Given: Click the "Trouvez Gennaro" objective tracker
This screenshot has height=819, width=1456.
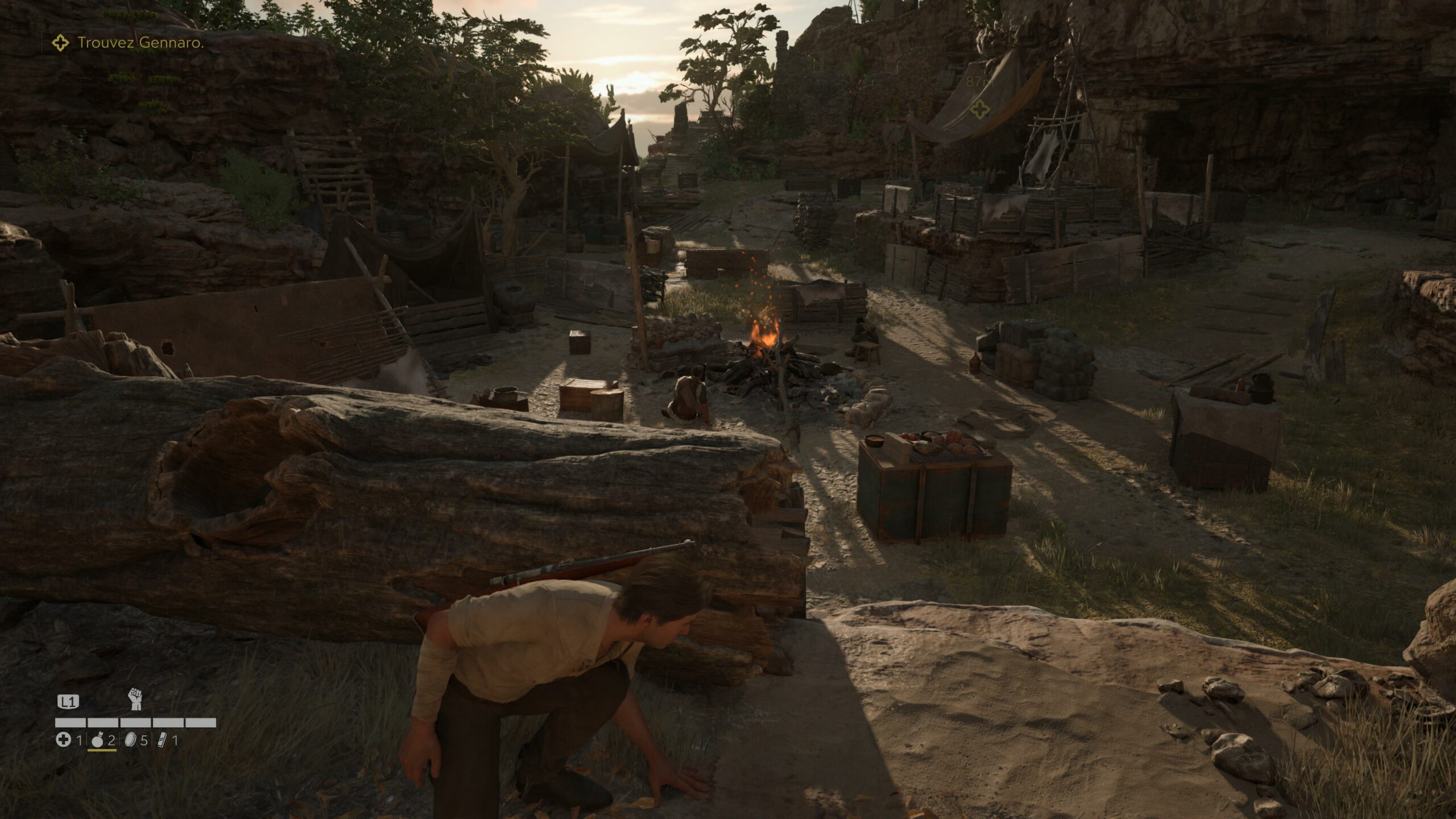Looking at the screenshot, I should pos(139,43).
